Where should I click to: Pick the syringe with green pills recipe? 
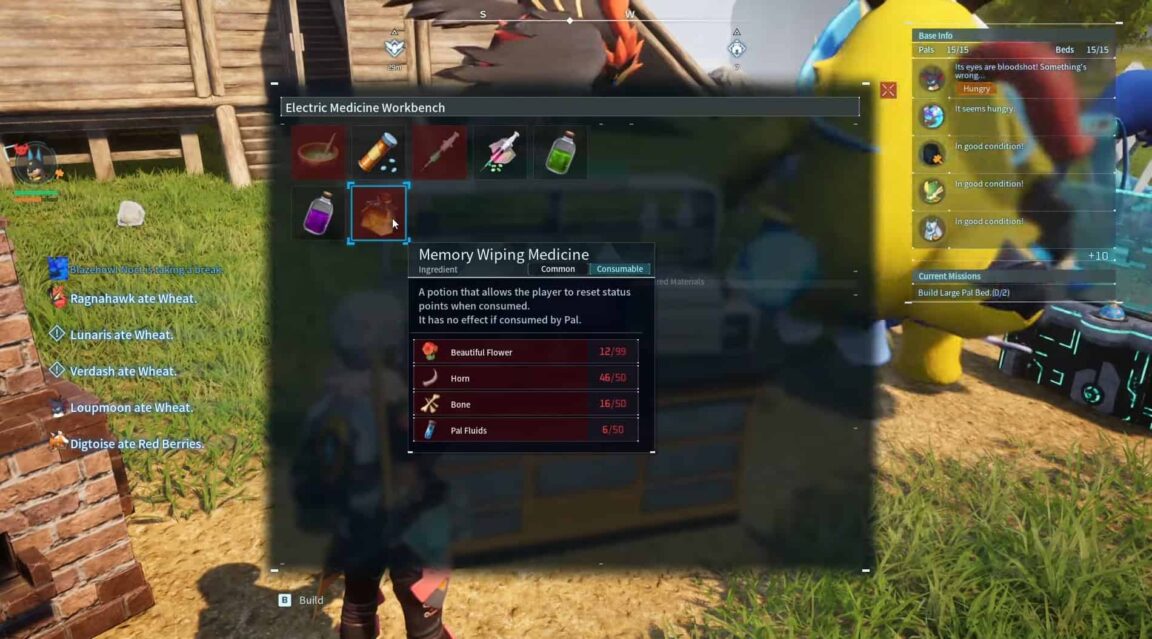[500, 153]
